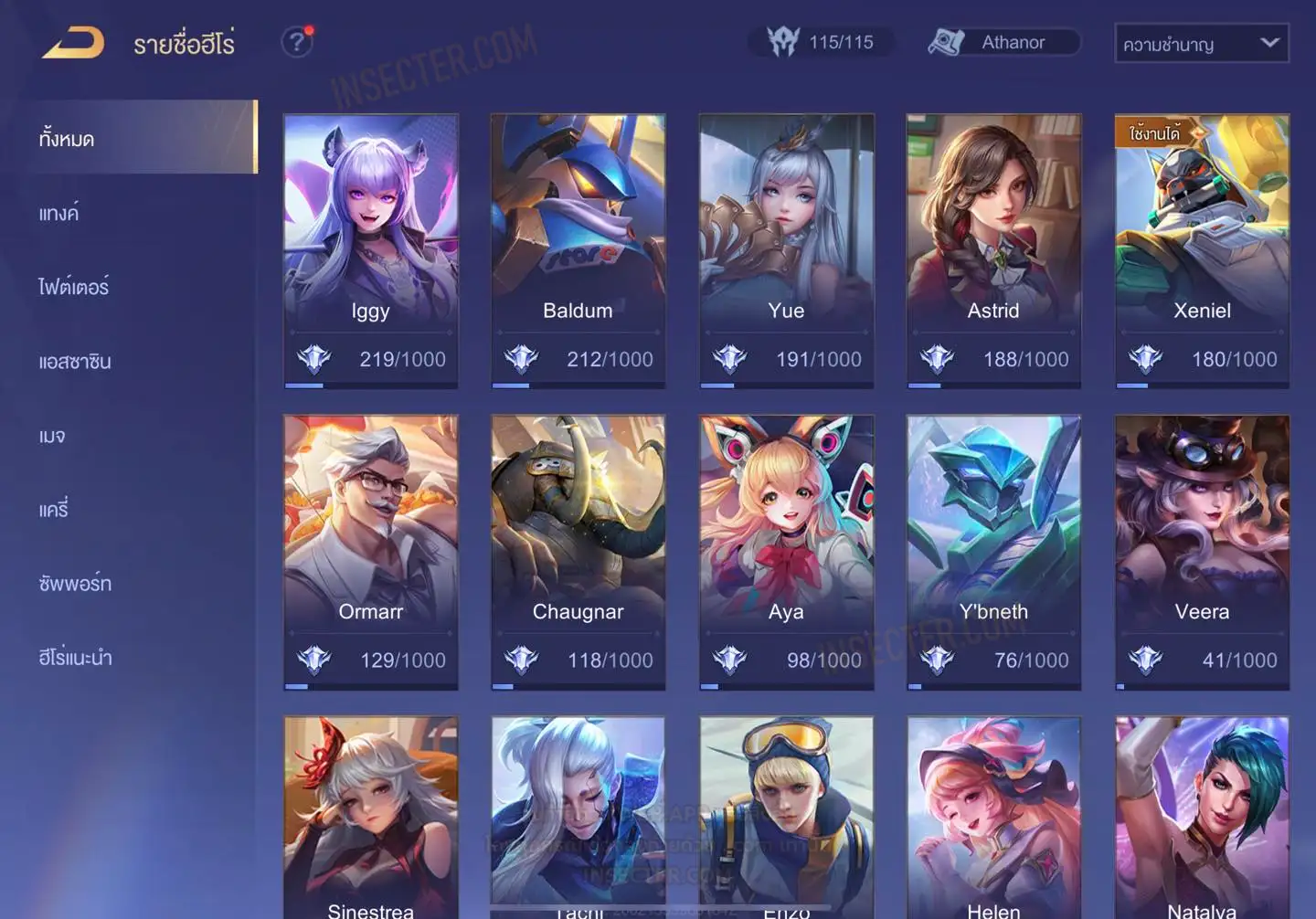Go back using the gold arrow button
Image resolution: width=1316 pixels, height=919 pixels.
coord(73,42)
